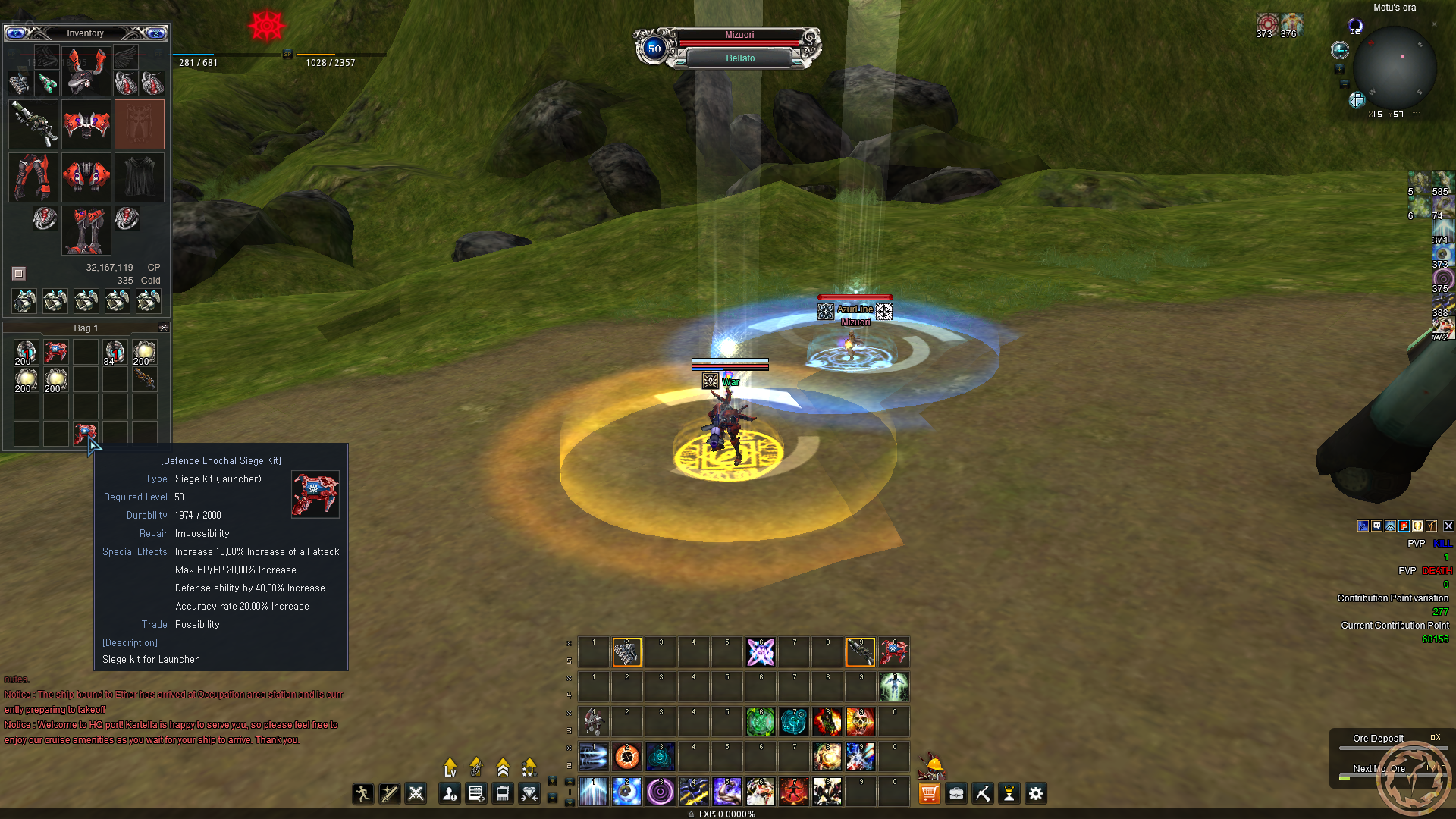Select the rifle item in Bag 1
1456x819 pixels.
[x=144, y=379]
